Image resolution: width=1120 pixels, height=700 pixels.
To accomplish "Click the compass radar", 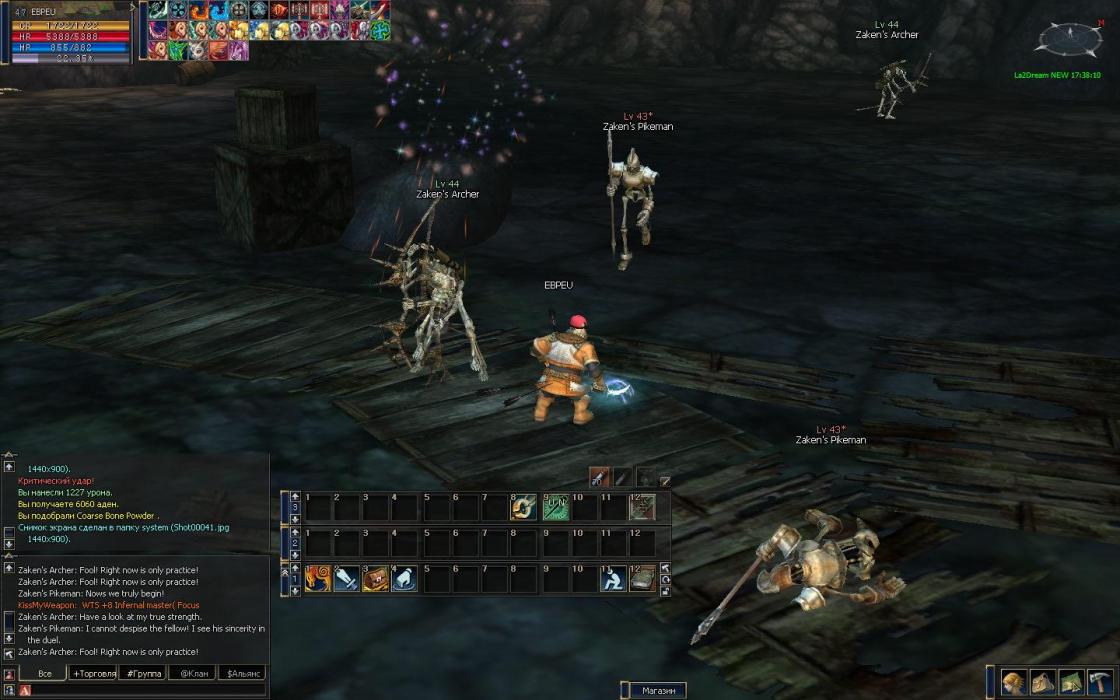I will pyautogui.click(x=1069, y=40).
